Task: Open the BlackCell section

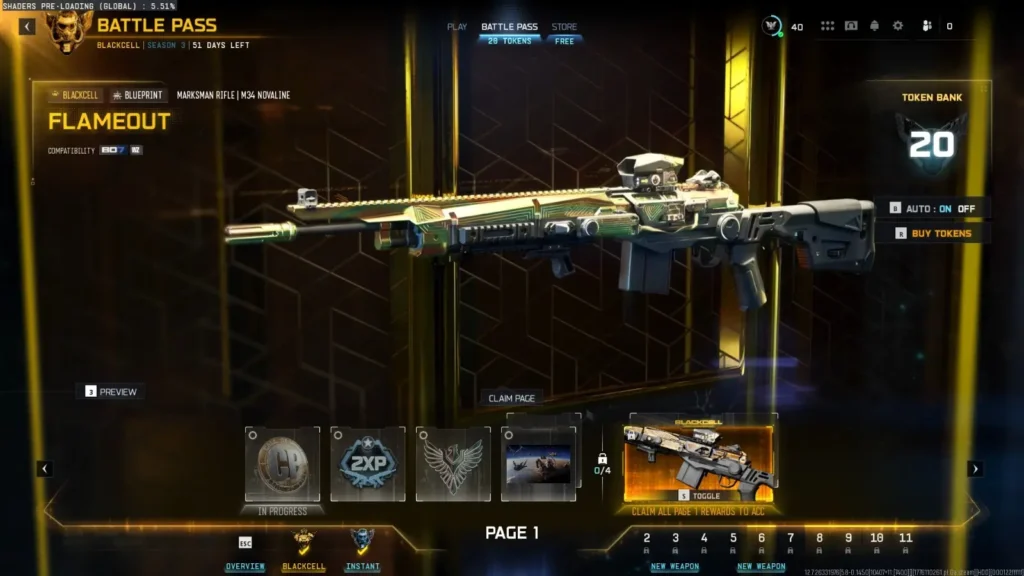Action: (x=303, y=550)
